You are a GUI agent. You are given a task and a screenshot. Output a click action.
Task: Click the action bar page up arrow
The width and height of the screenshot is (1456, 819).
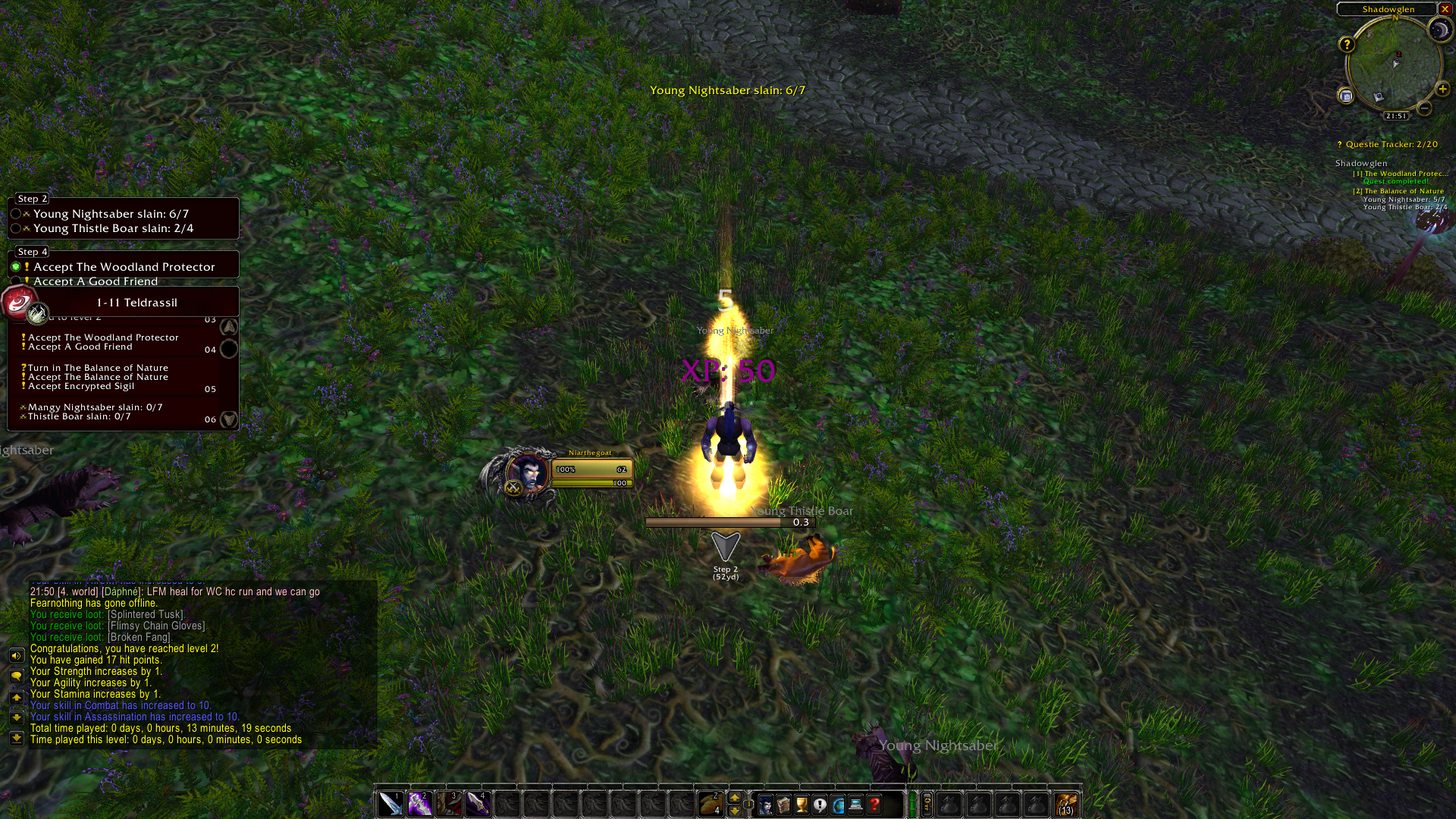(734, 797)
